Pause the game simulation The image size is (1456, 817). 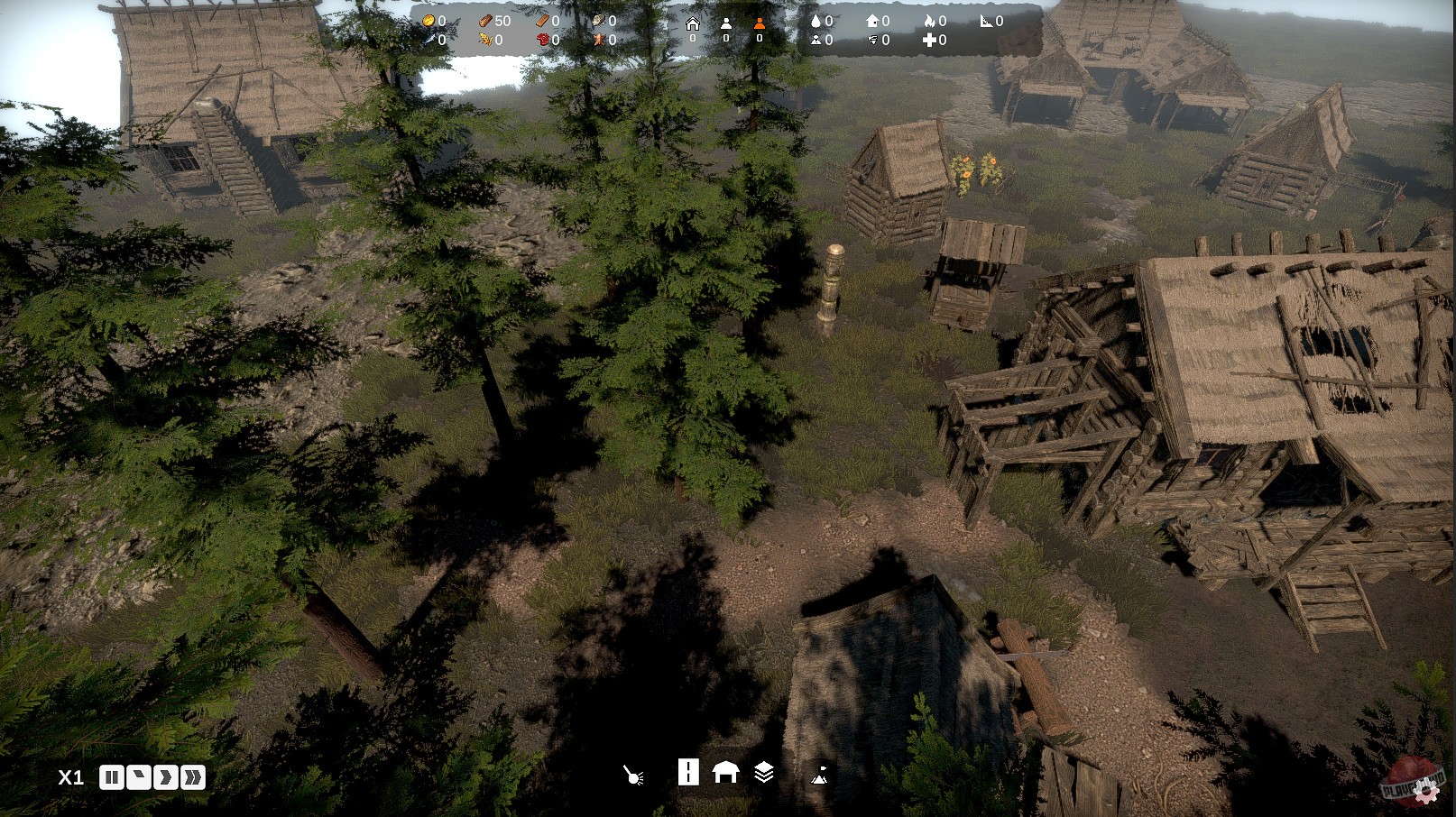(114, 776)
